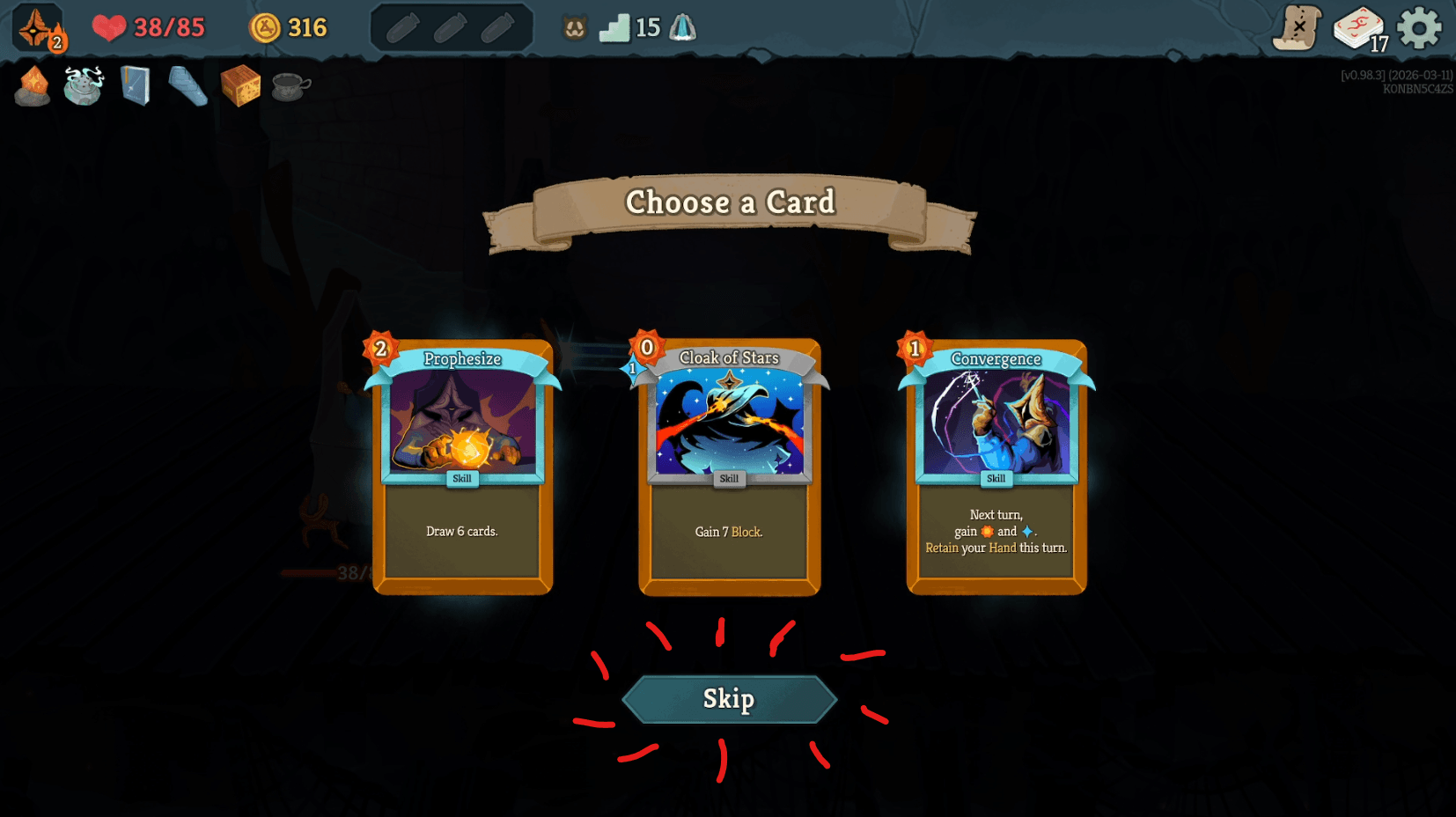Inspect the dark teacup relic
The width and height of the screenshot is (1456, 817).
[291, 86]
